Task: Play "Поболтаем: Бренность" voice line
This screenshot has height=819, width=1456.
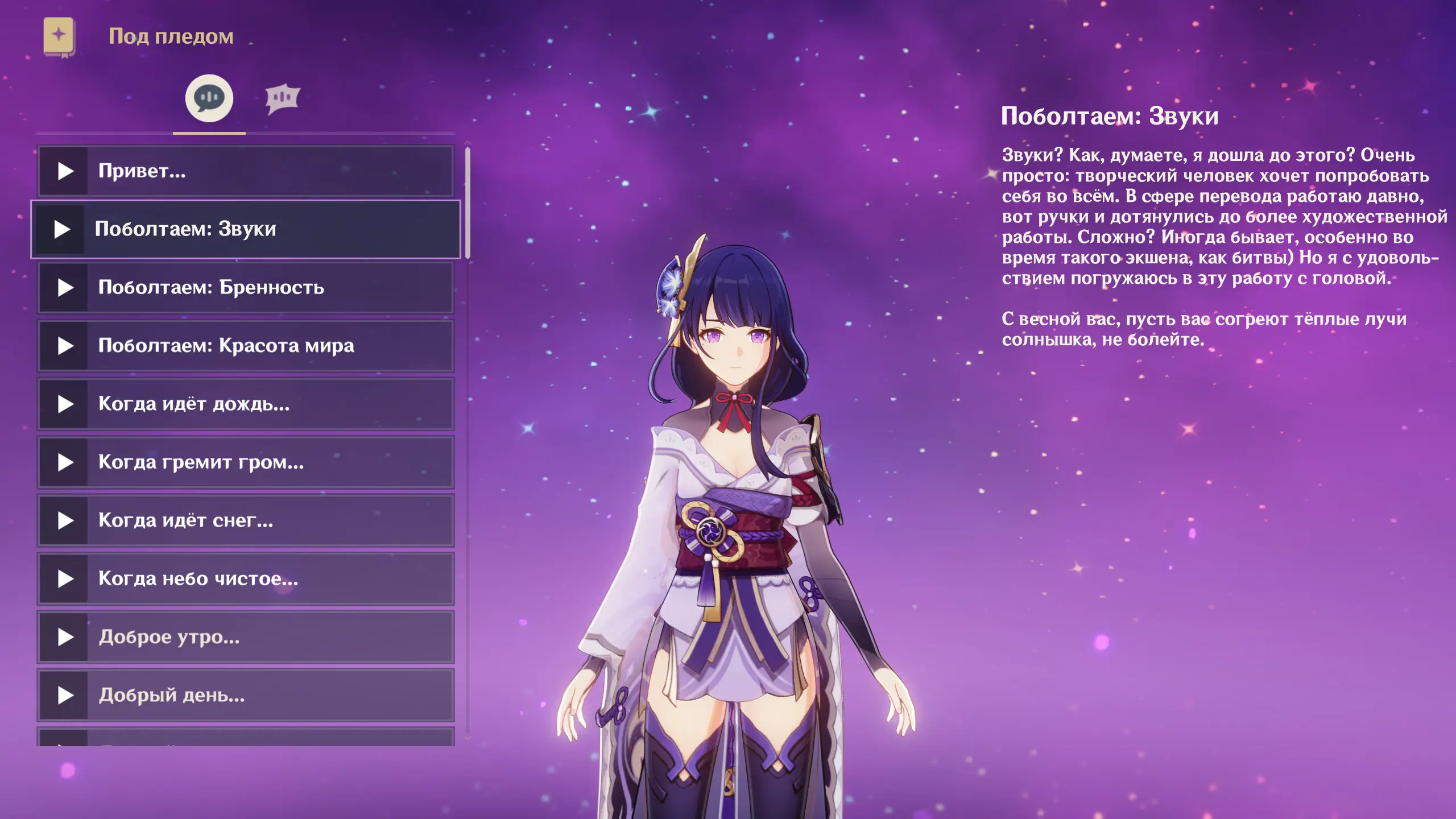Action: (x=65, y=288)
